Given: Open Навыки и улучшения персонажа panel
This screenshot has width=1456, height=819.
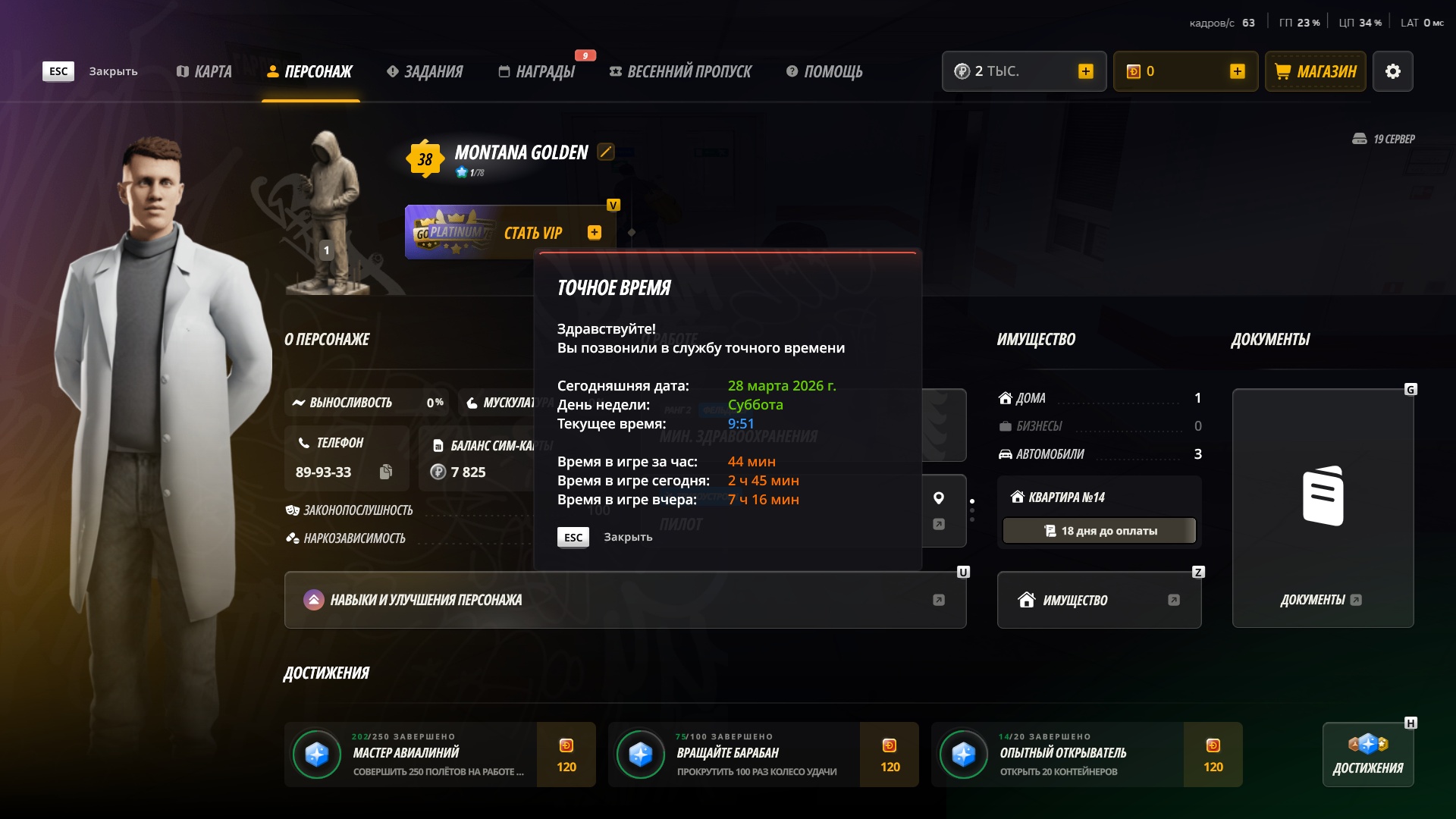Looking at the screenshot, I should (x=625, y=600).
